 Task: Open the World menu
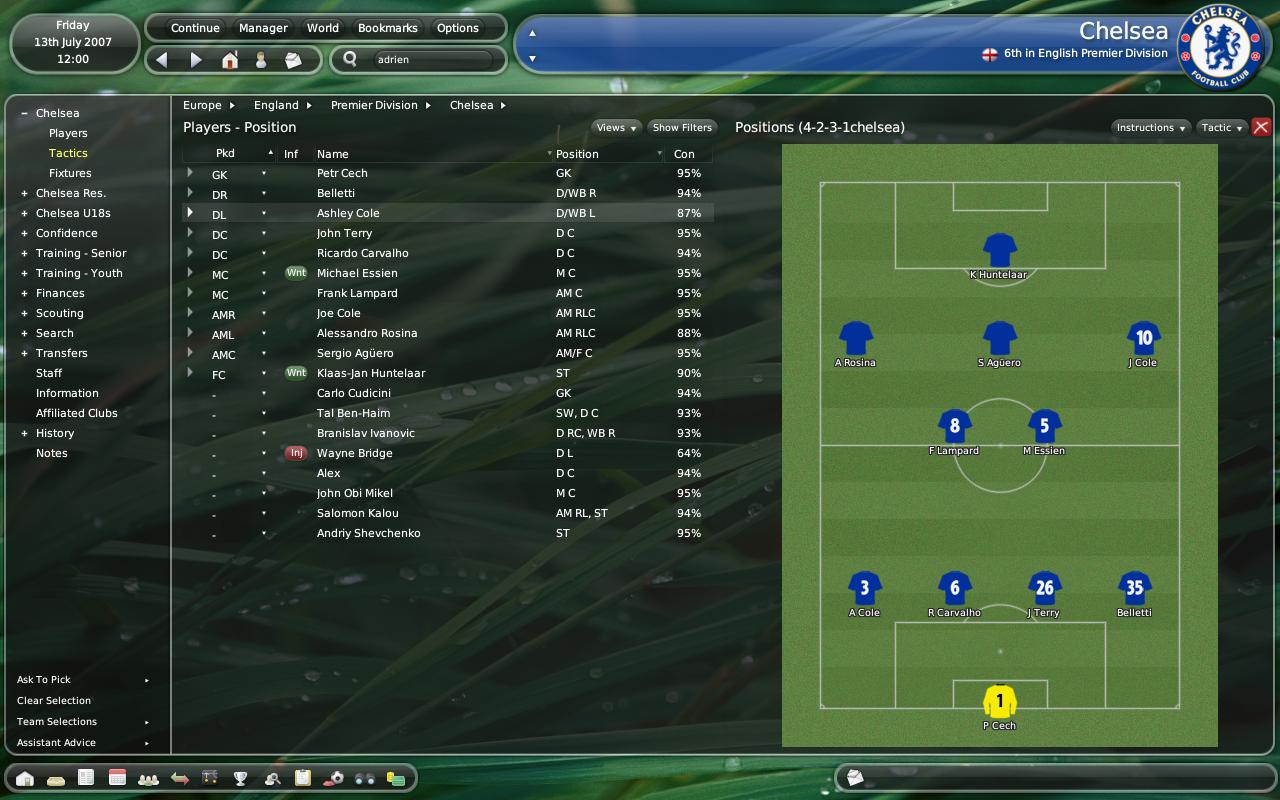[x=322, y=28]
